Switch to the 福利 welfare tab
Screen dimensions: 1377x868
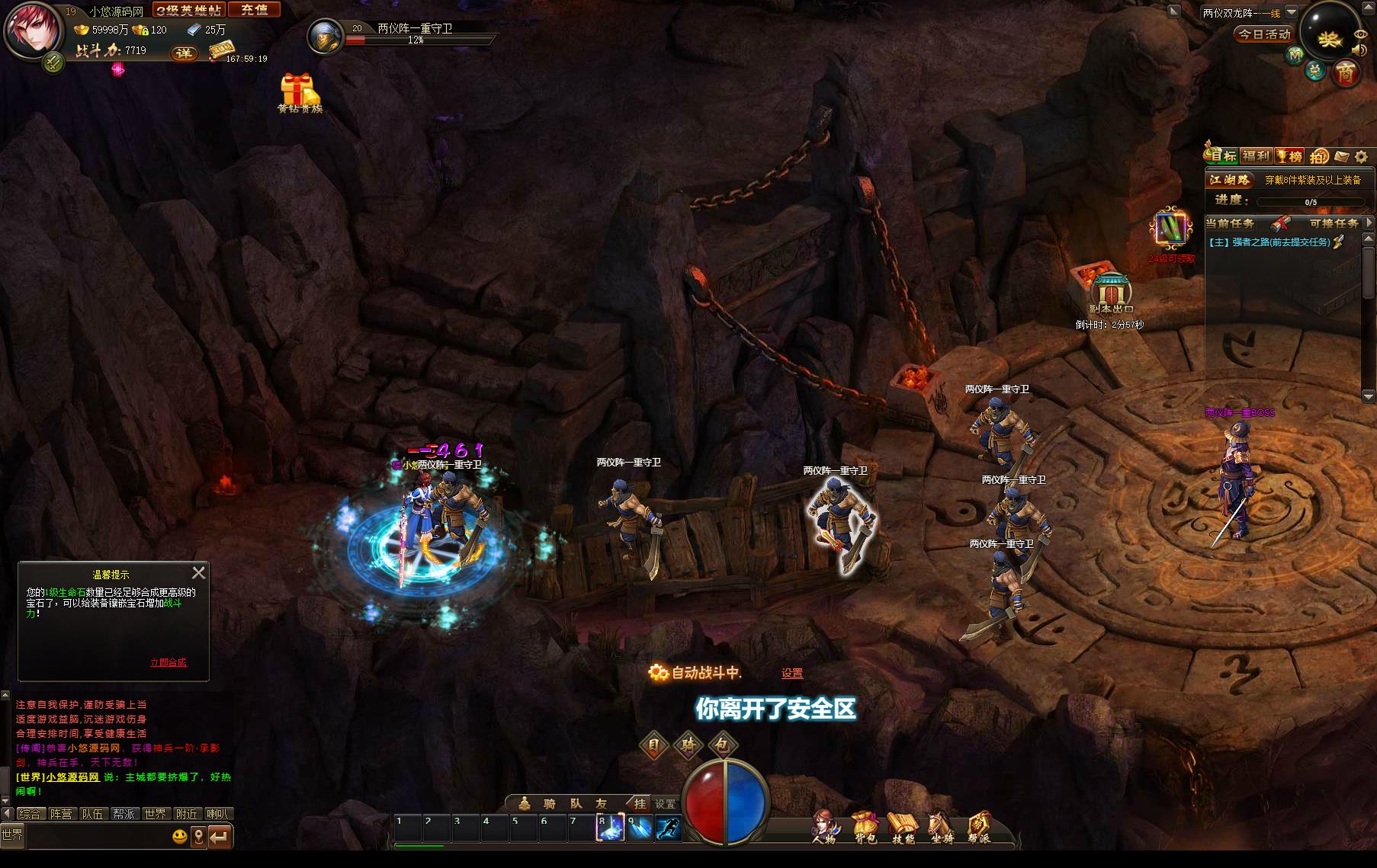pos(1256,156)
